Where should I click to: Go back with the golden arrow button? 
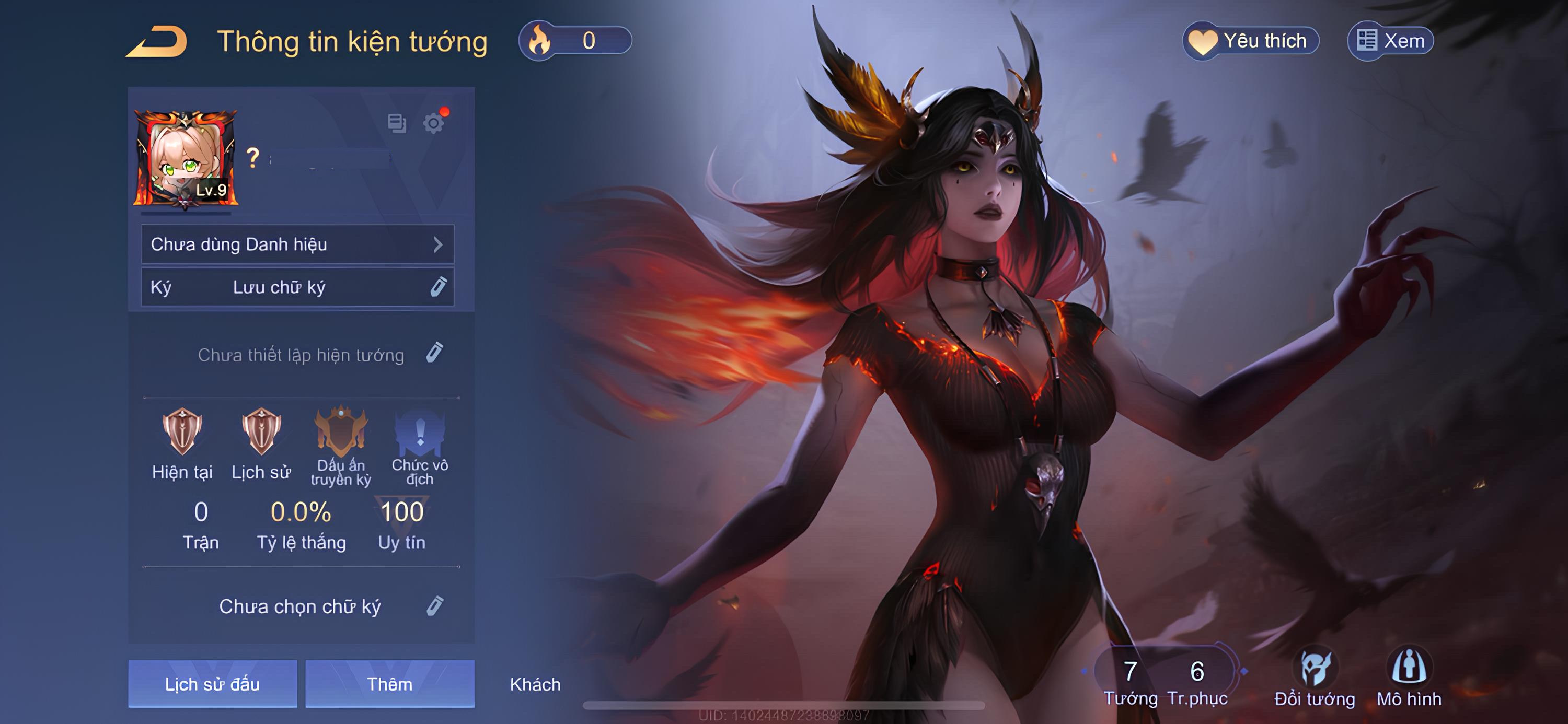(x=157, y=41)
